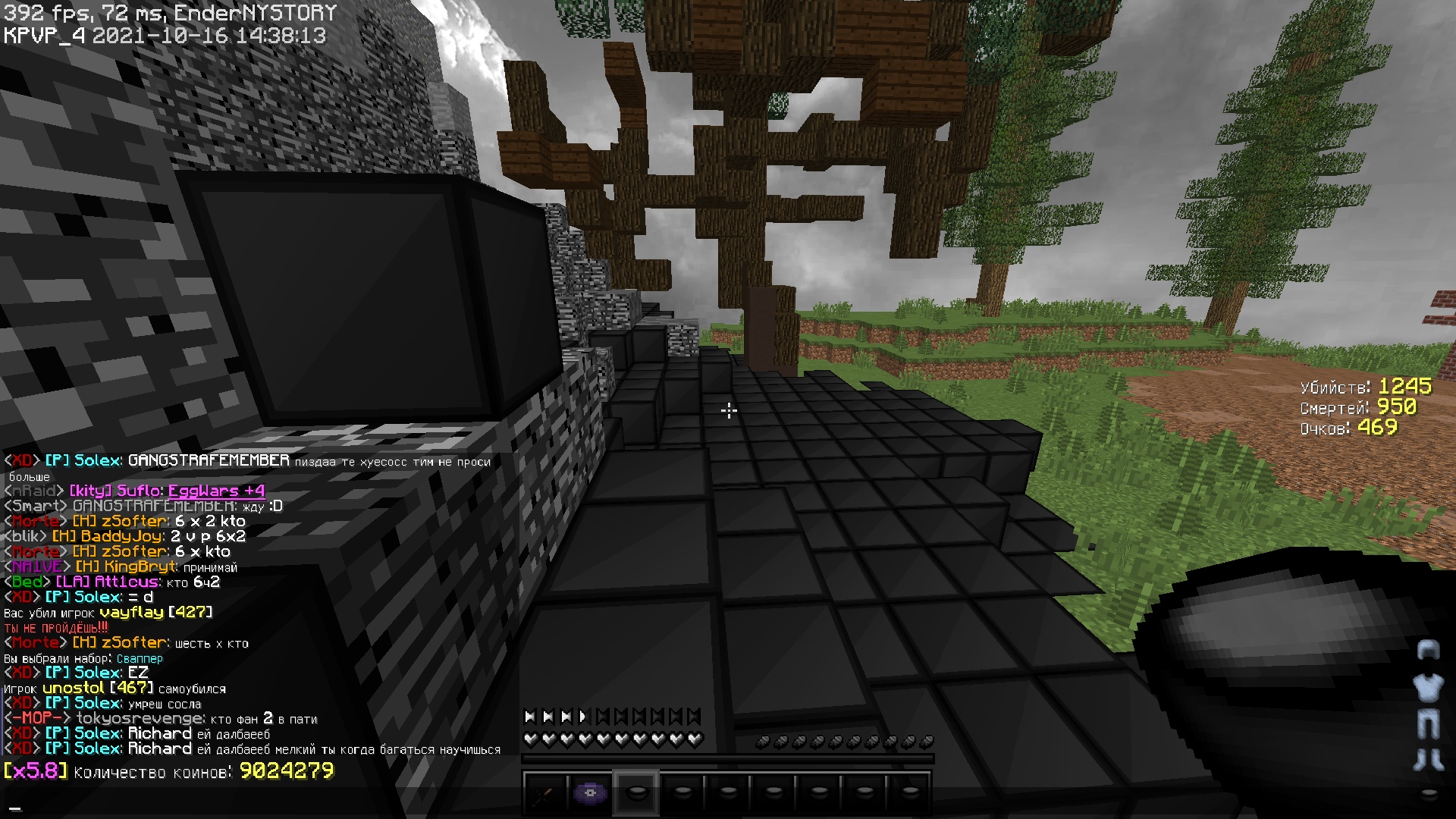Select the purple disc item in hotbar slot two
1456x819 pixels.
coord(590,795)
